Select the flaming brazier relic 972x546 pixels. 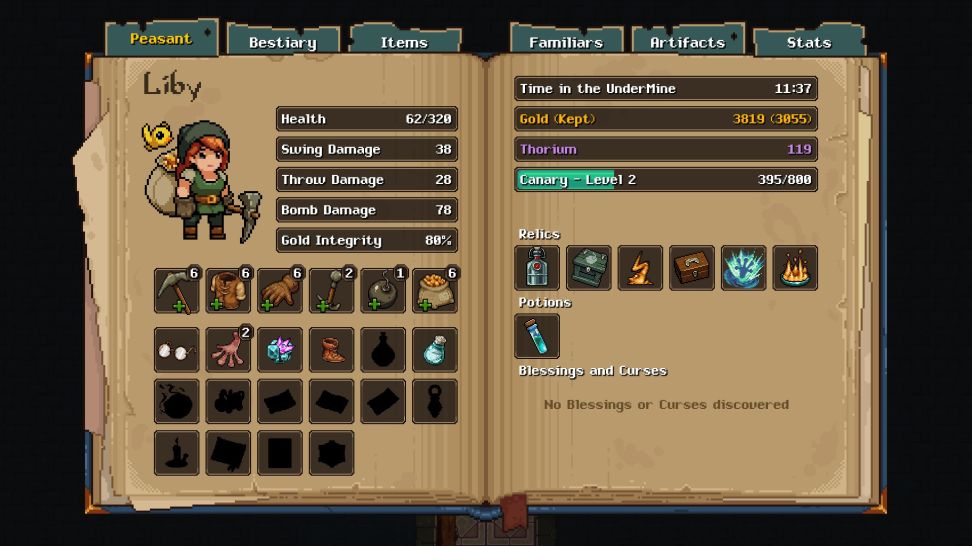point(795,268)
